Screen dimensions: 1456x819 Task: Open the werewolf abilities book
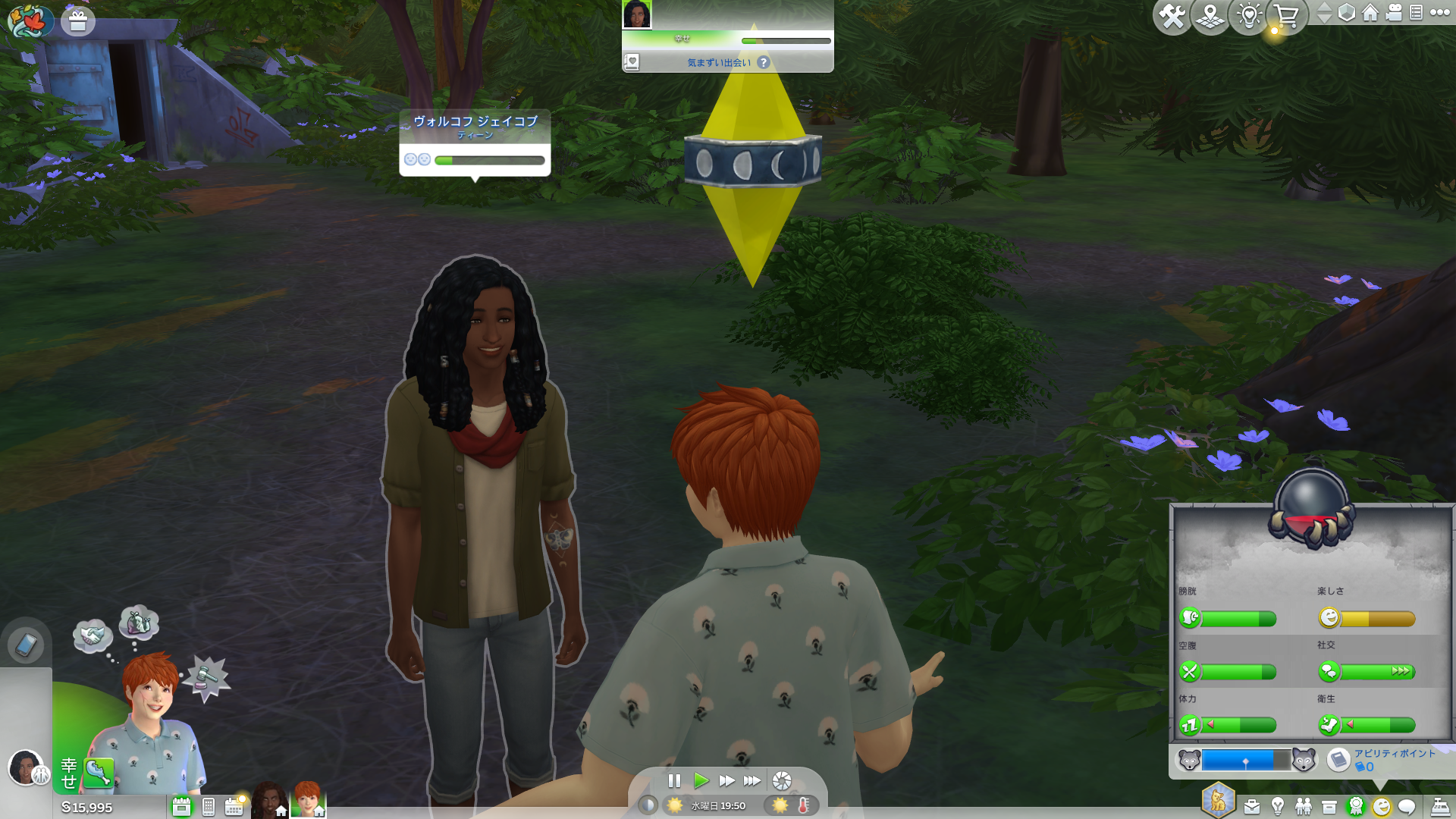click(1338, 759)
